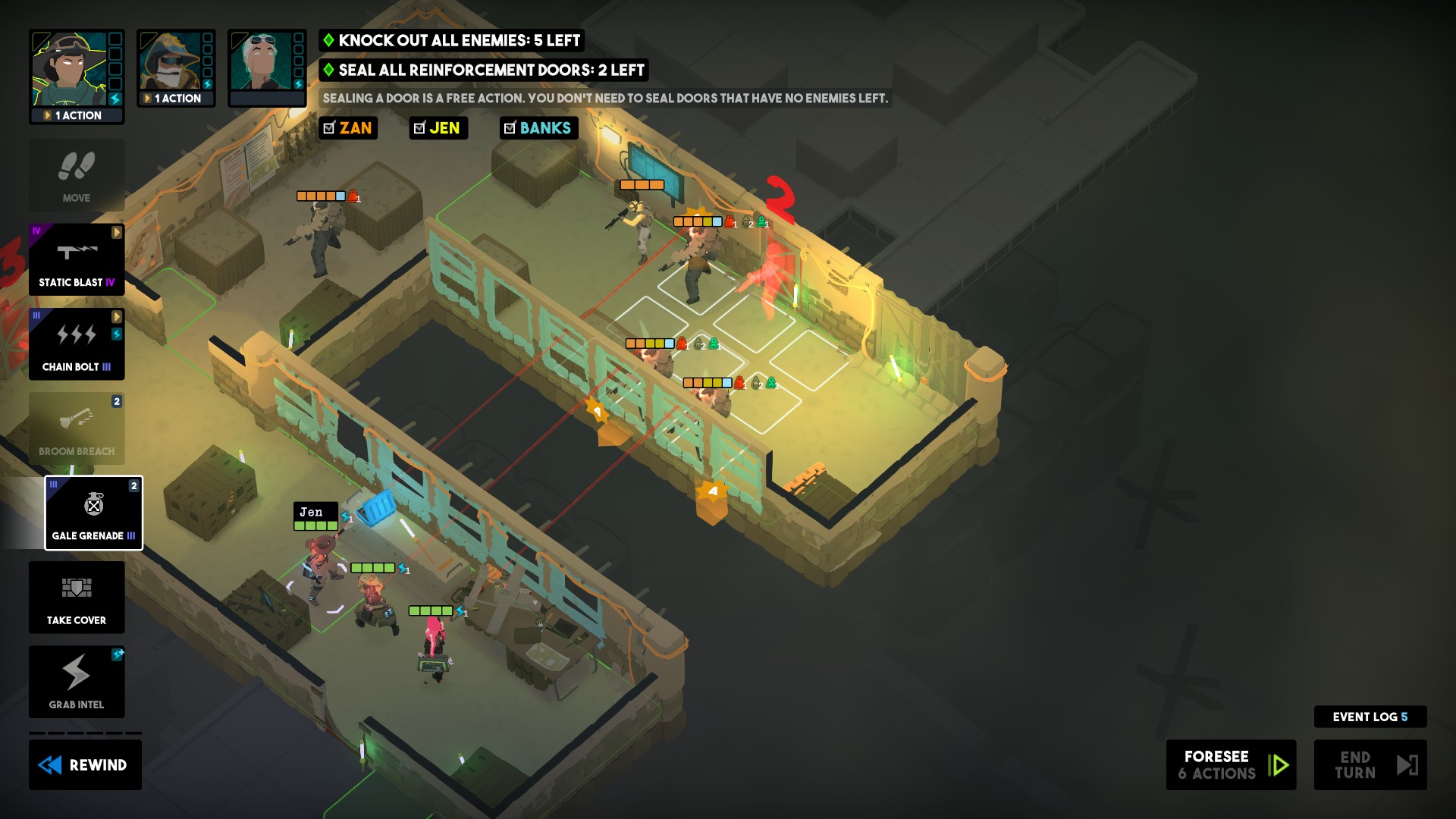
Task: Expand the arrow on Static Blast IV
Action: click(x=118, y=233)
